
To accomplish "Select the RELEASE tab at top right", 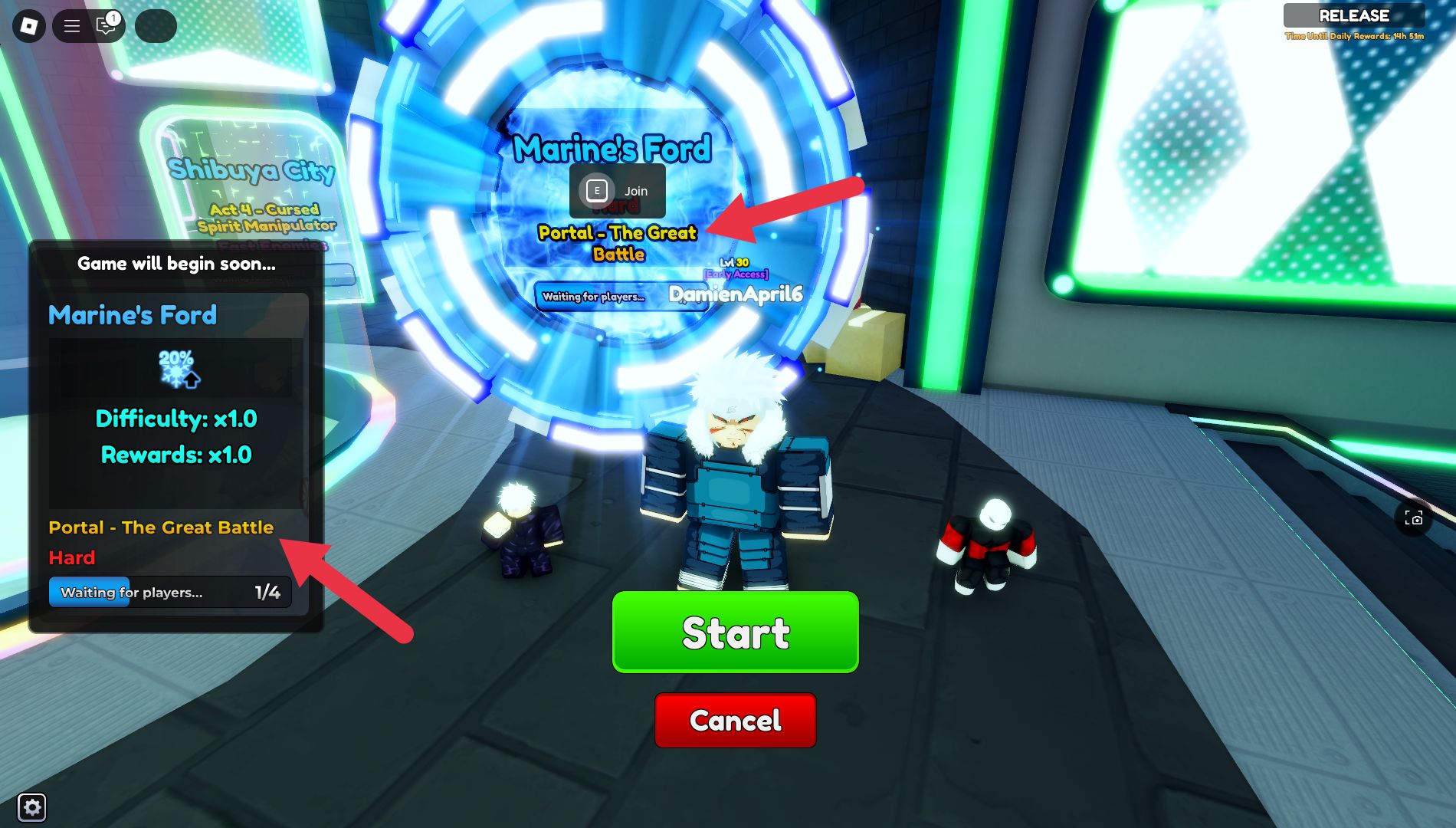I will point(1355,15).
